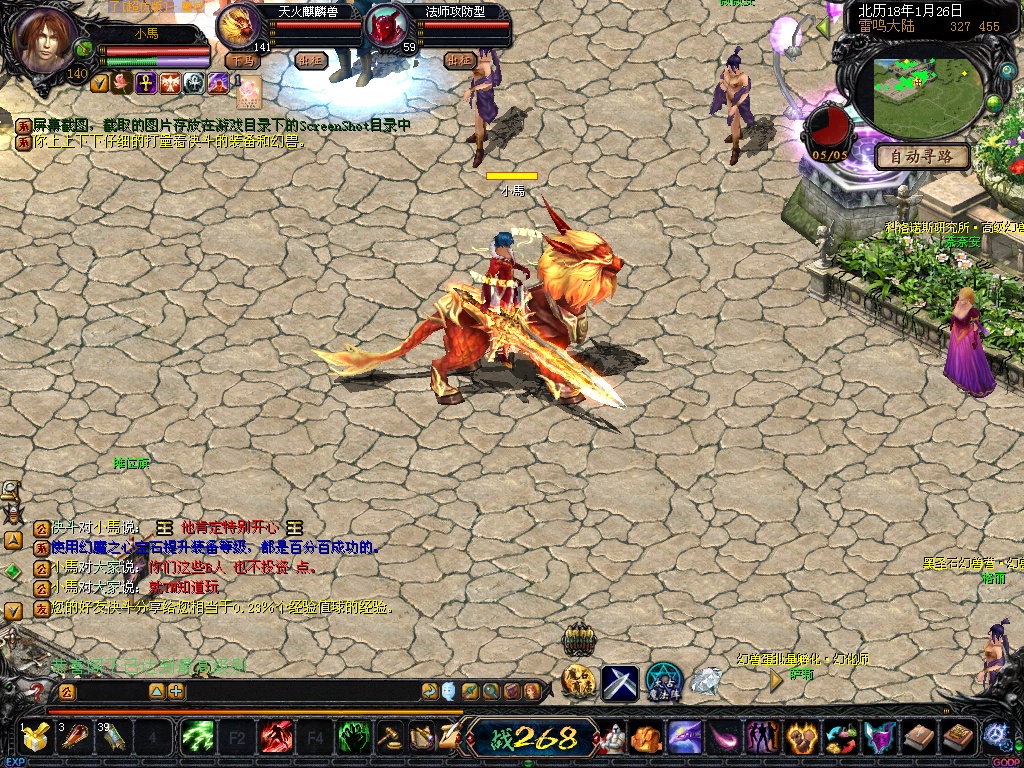Click the 下马 dismount button
The width and height of the screenshot is (1024, 768).
pyautogui.click(x=241, y=60)
